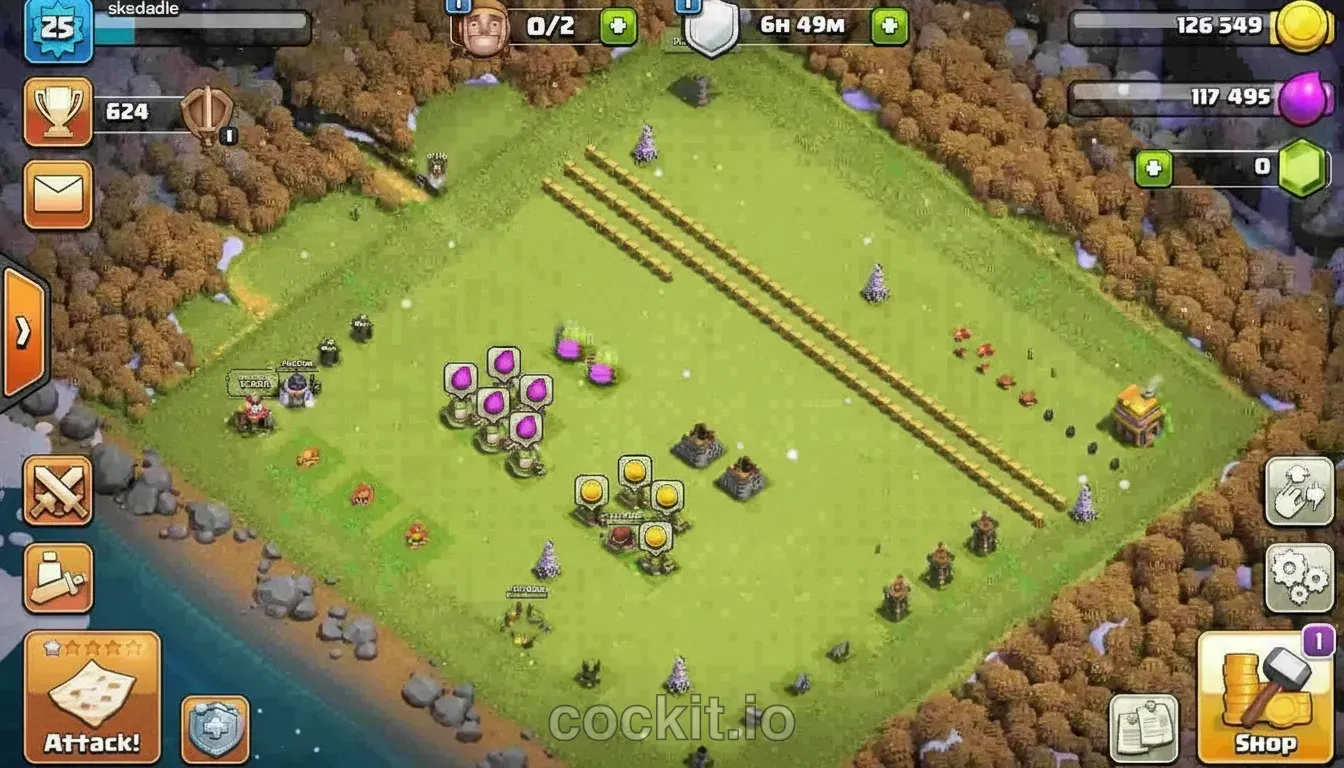Click the shield emblem next to Attack
Viewport: 1344px width, 768px height.
coord(215,733)
